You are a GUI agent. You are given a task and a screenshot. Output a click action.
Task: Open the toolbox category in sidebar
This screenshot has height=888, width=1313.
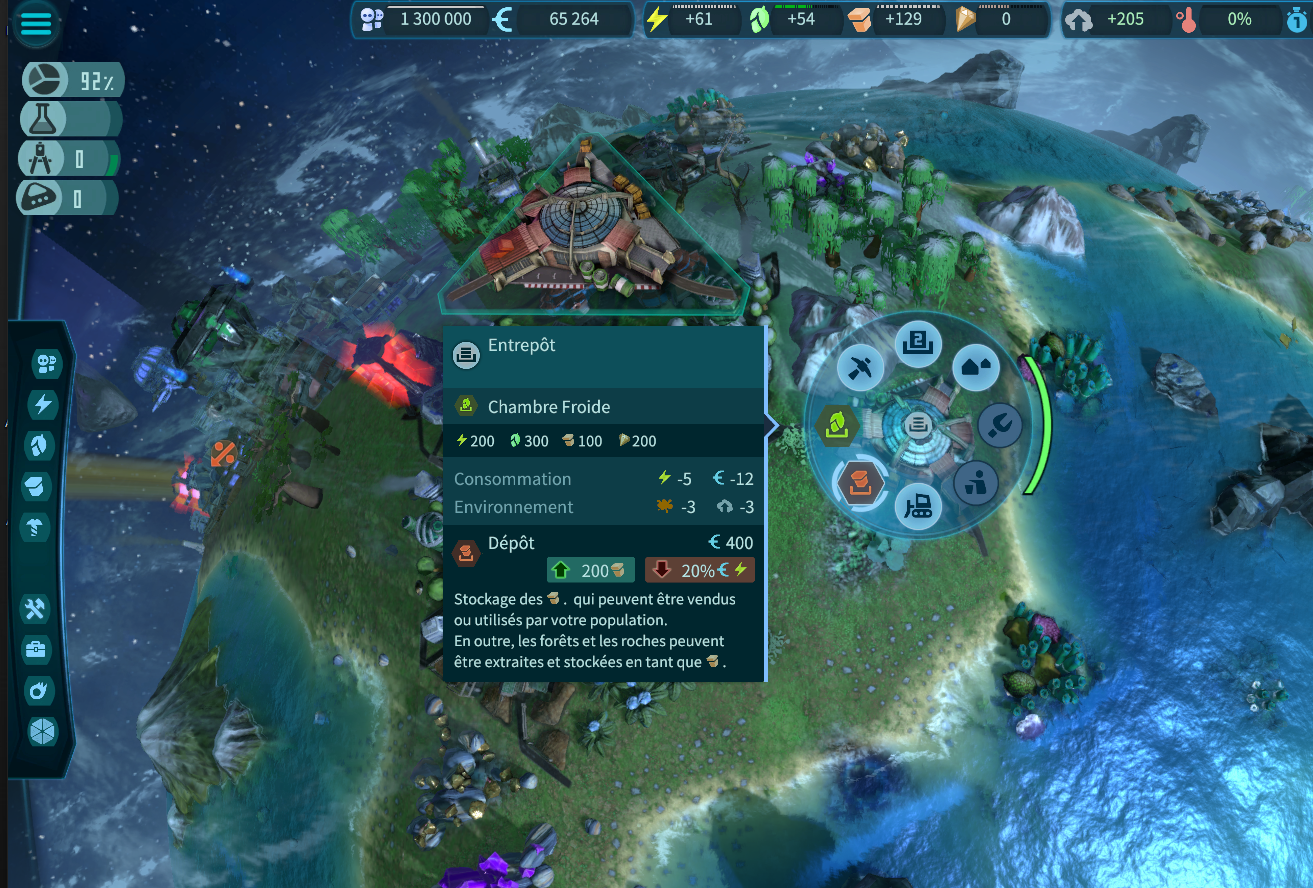point(36,650)
